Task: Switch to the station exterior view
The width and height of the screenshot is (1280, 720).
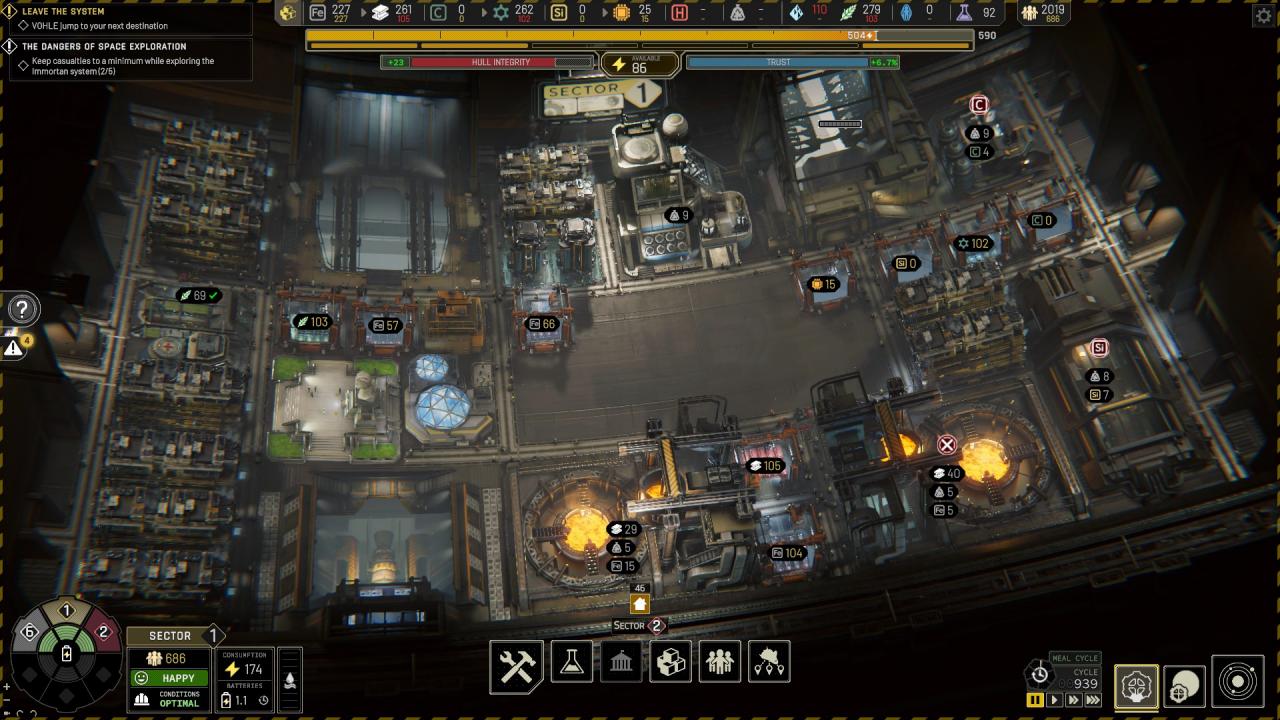Action: 1185,685
